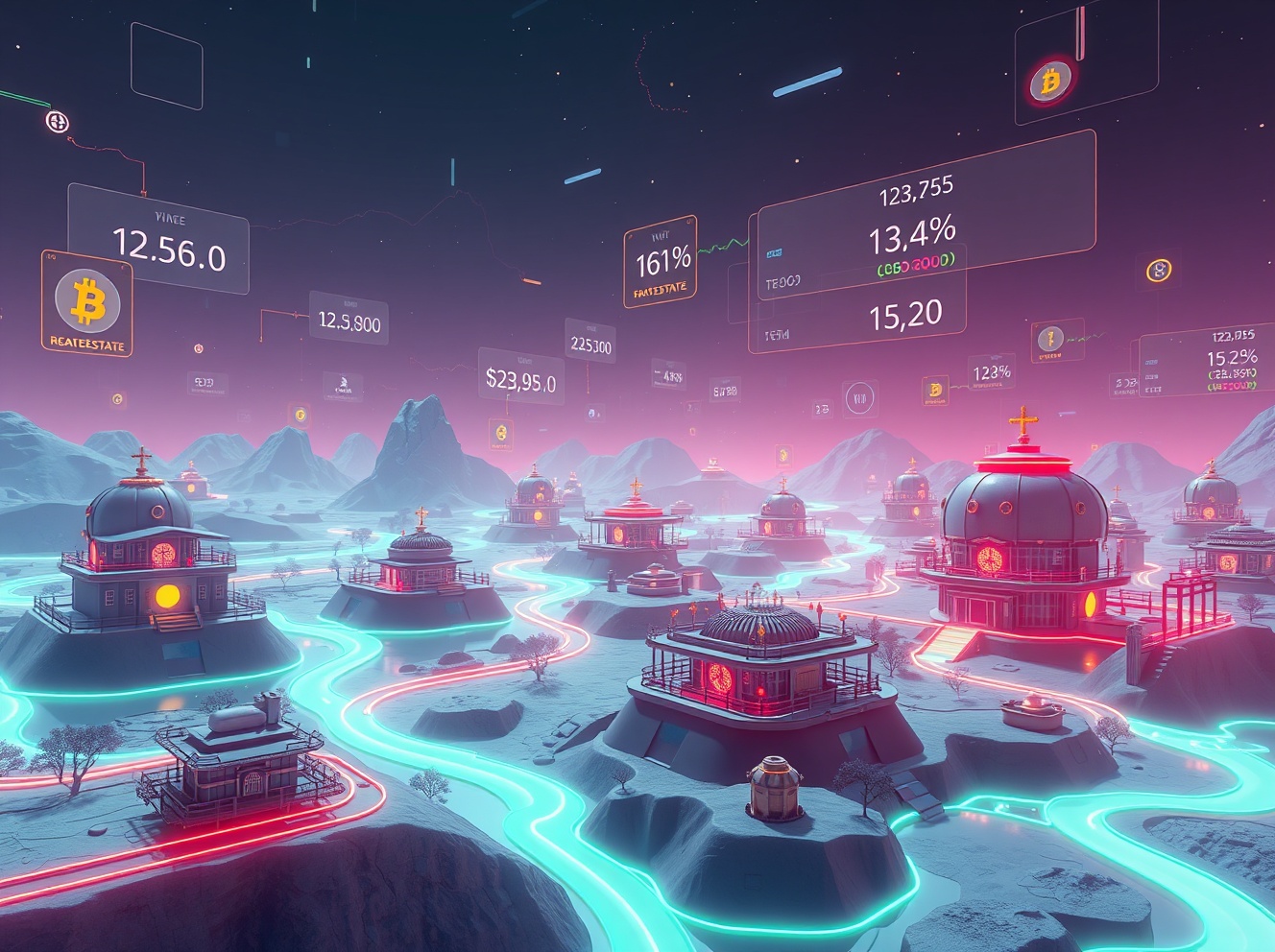1275x952 pixels.
Task: Select the 12.56.0 value panel
Action: pos(158,240)
